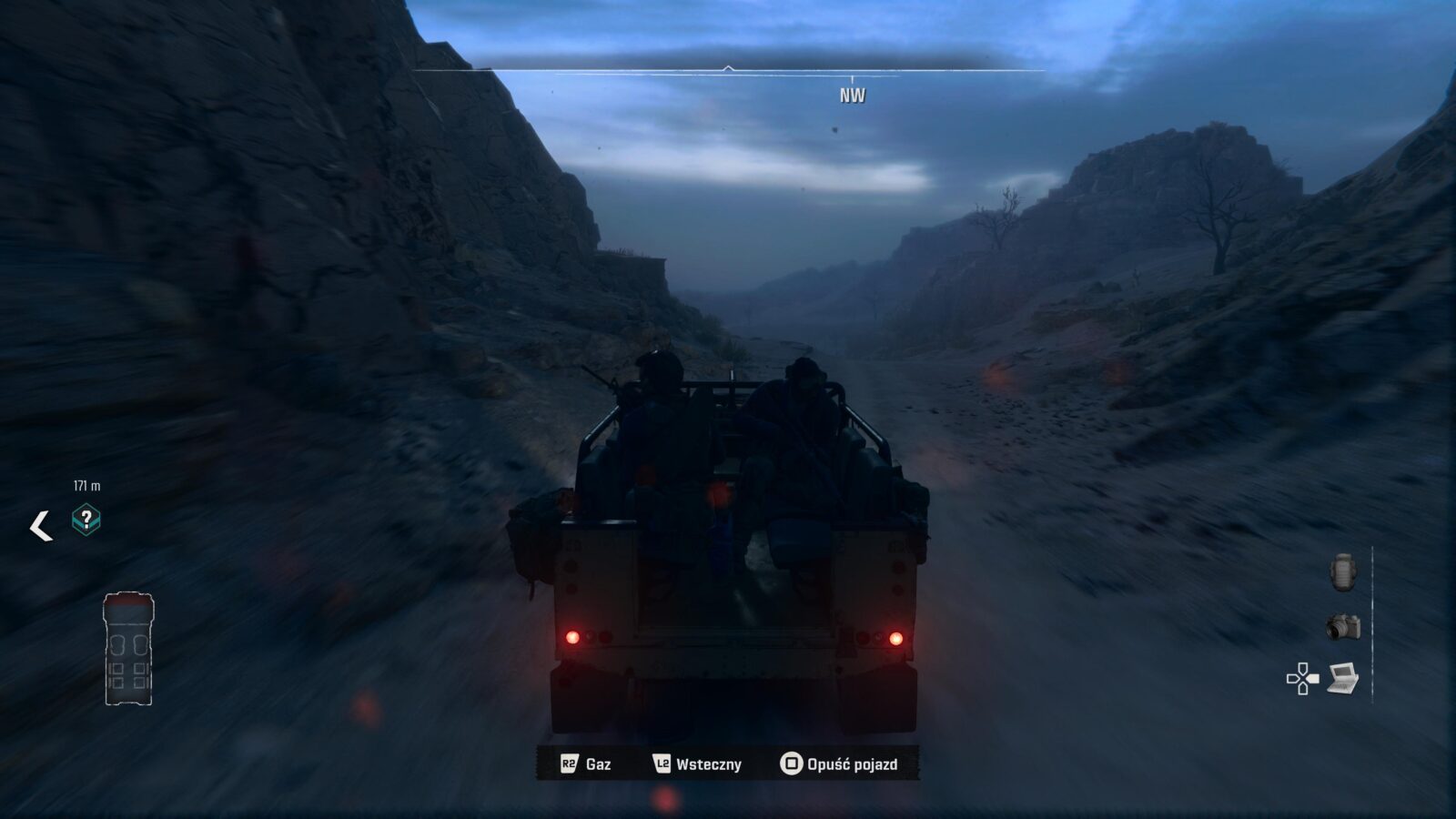Screen dimensions: 1456x819
Task: Select the backpack equipment icon
Action: click(1342, 572)
